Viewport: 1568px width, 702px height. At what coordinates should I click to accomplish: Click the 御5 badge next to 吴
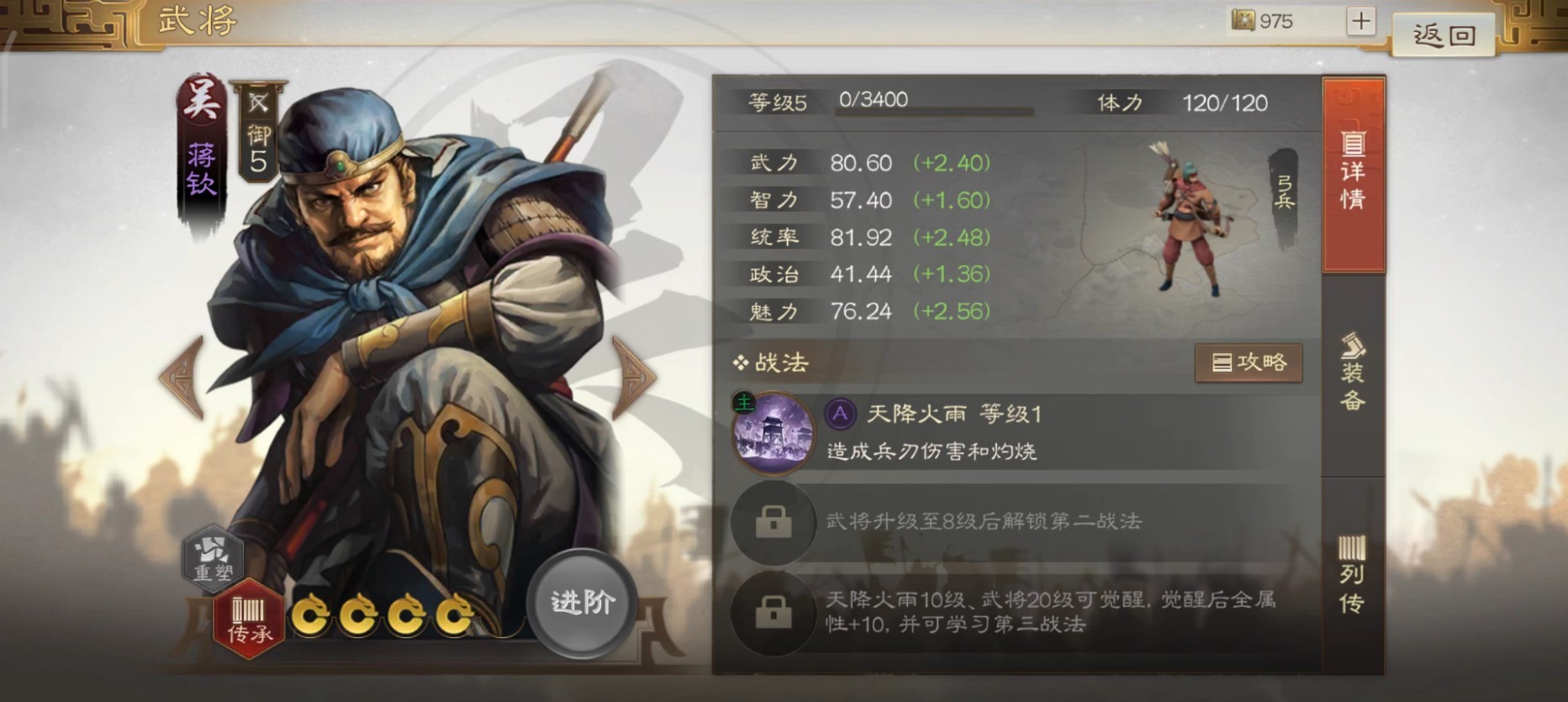point(256,137)
